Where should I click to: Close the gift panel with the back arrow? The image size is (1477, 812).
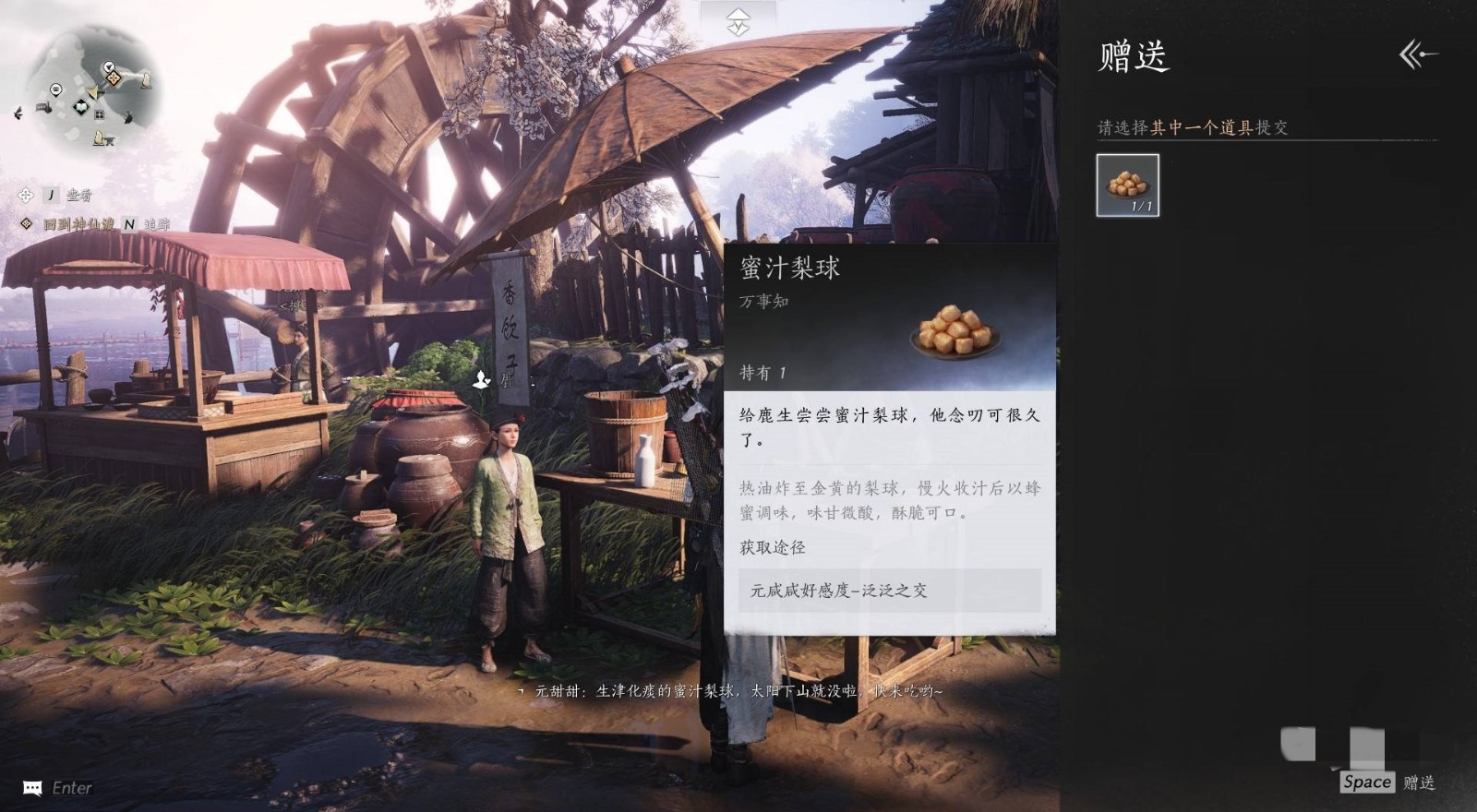pyautogui.click(x=1418, y=55)
